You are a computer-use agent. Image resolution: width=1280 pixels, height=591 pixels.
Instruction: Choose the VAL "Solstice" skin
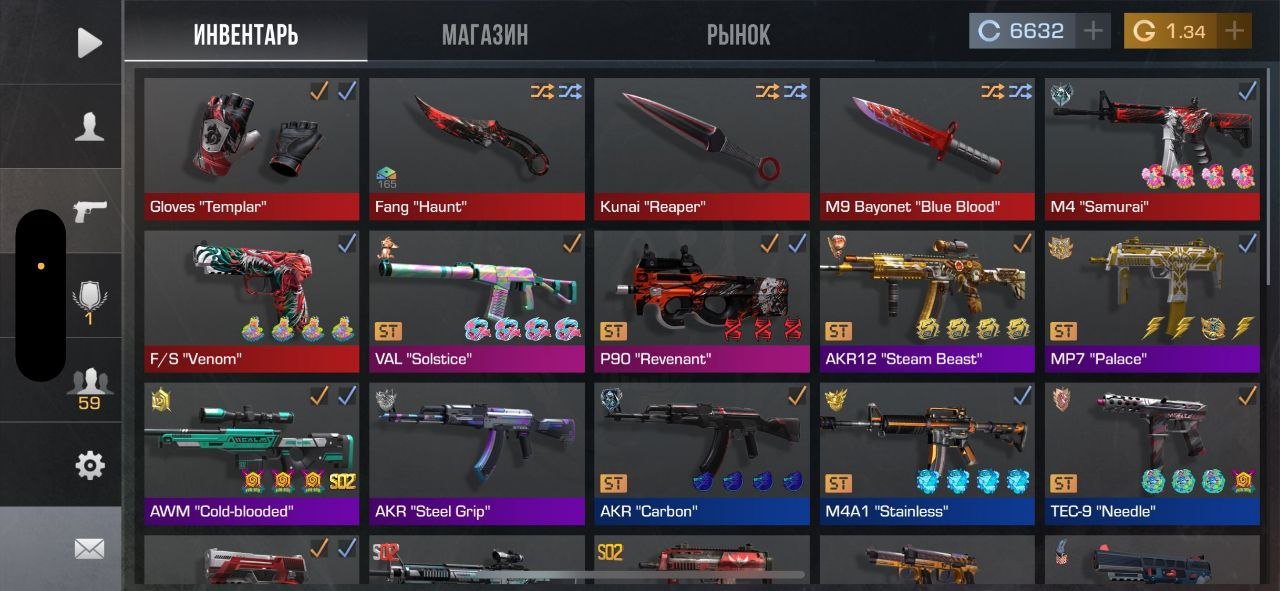pyautogui.click(x=477, y=300)
